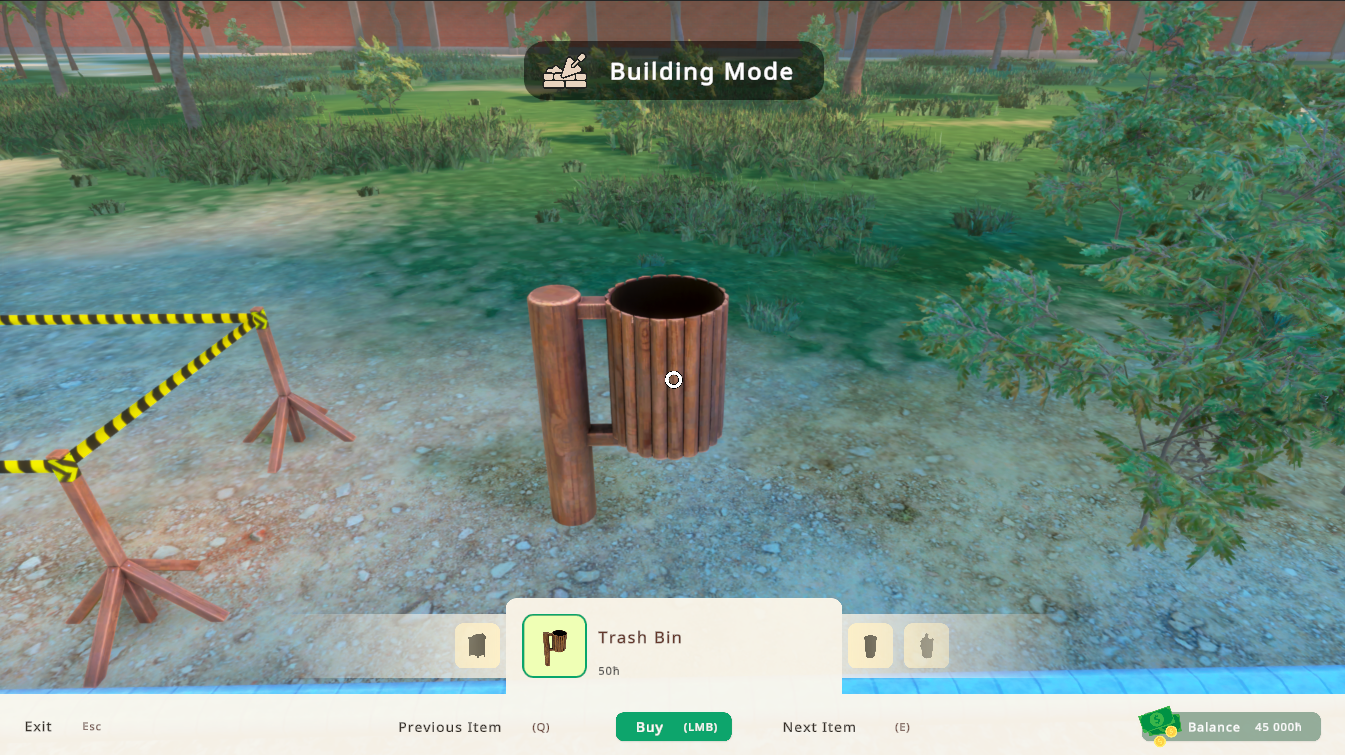
Task: Click the wood planks Building Mode icon
Action: [x=563, y=70]
